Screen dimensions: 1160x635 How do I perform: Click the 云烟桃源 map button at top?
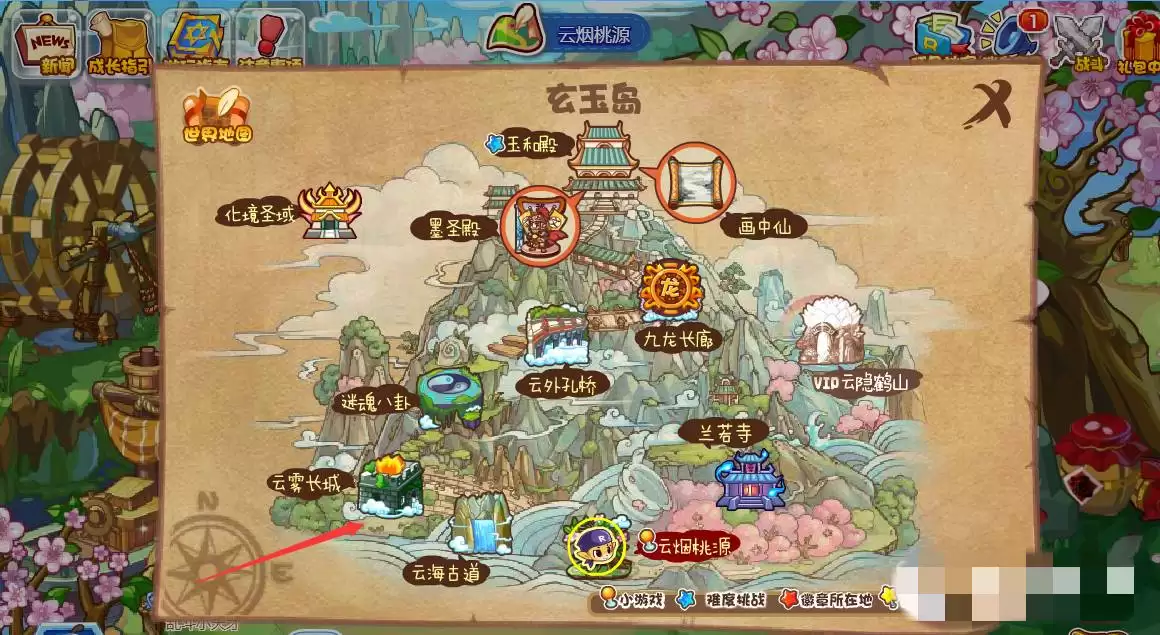pyautogui.click(x=570, y=32)
